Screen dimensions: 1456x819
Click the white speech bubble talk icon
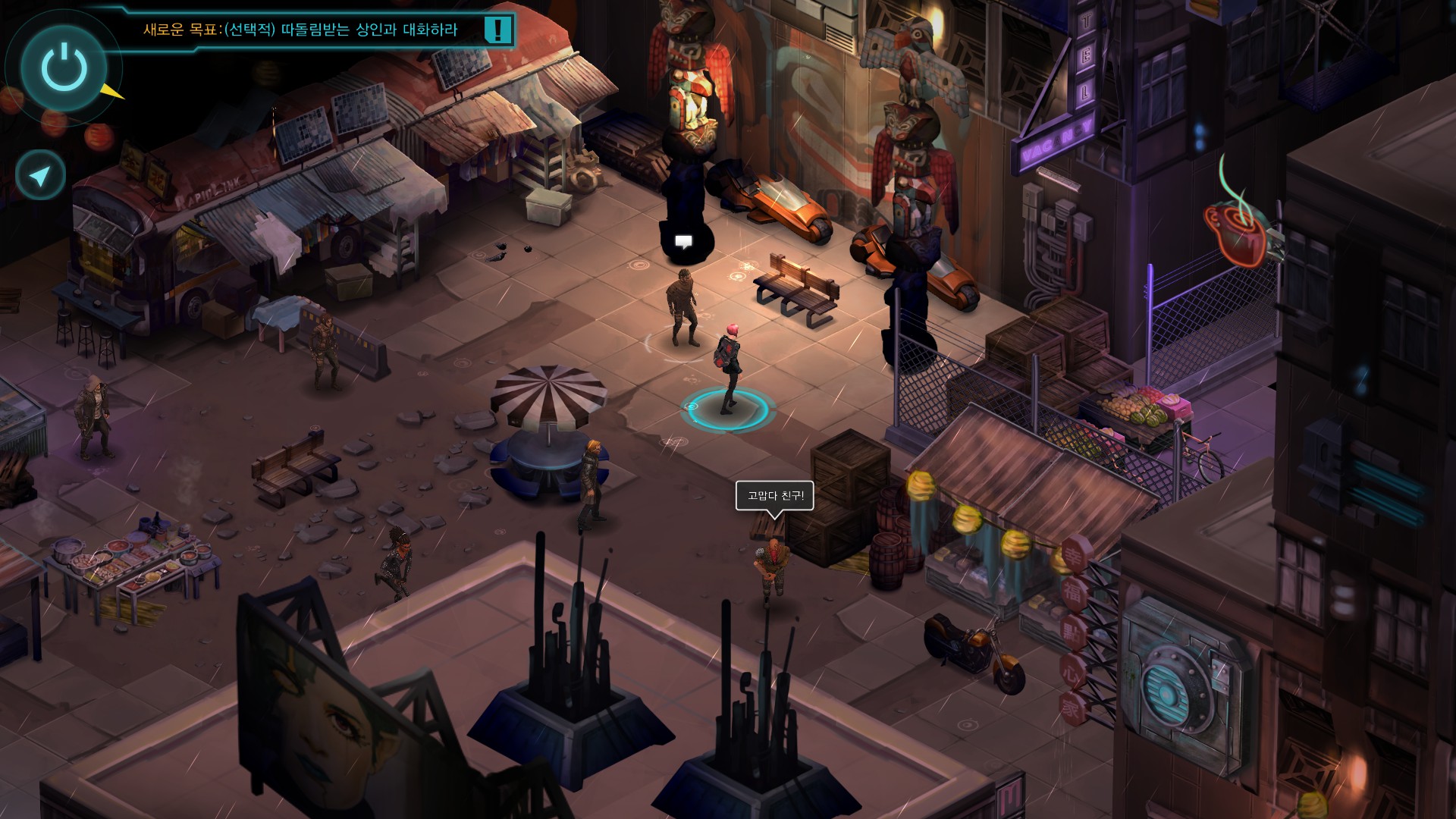[x=683, y=242]
